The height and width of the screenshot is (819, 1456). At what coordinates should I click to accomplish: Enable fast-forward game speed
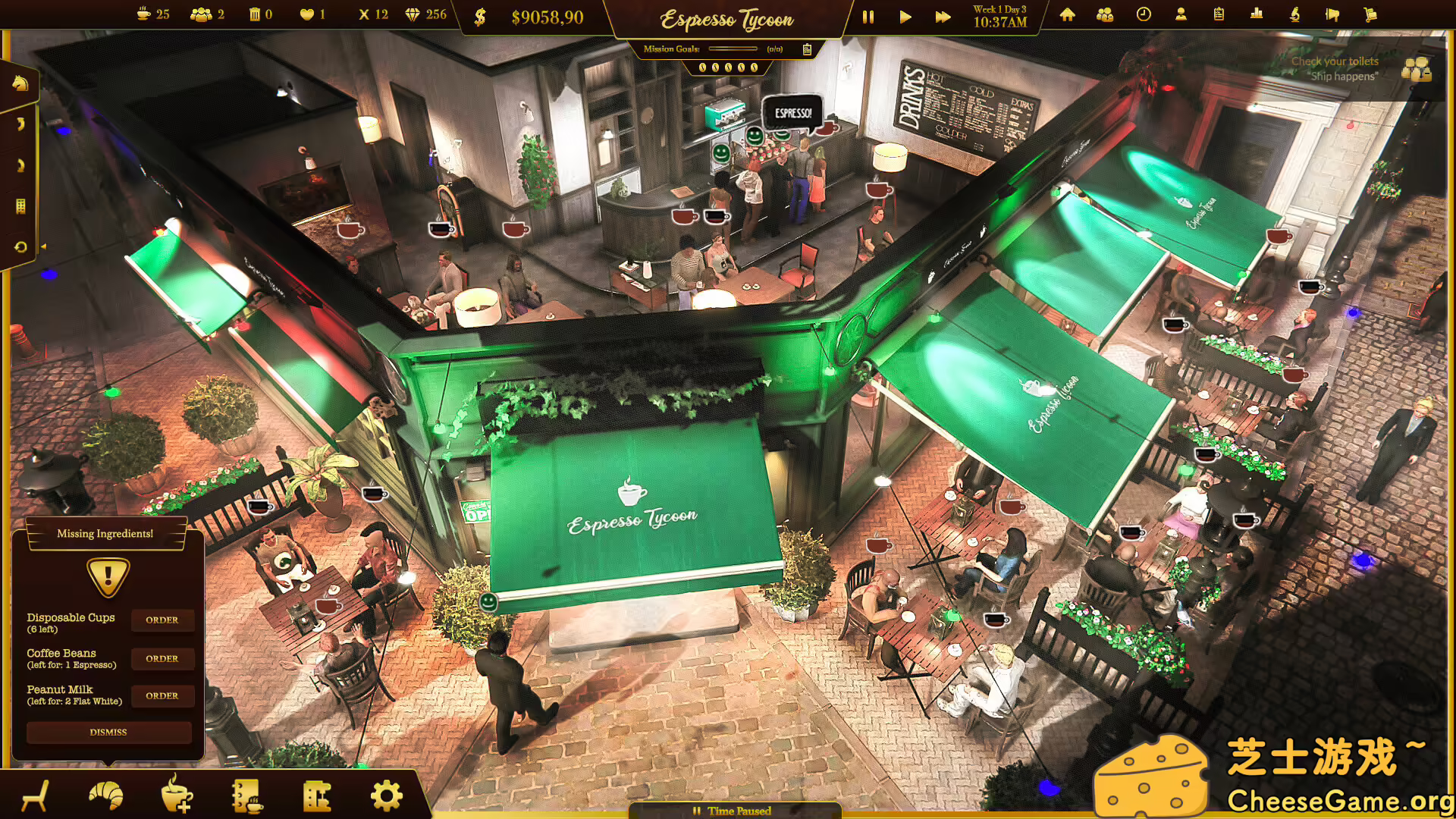pos(942,16)
